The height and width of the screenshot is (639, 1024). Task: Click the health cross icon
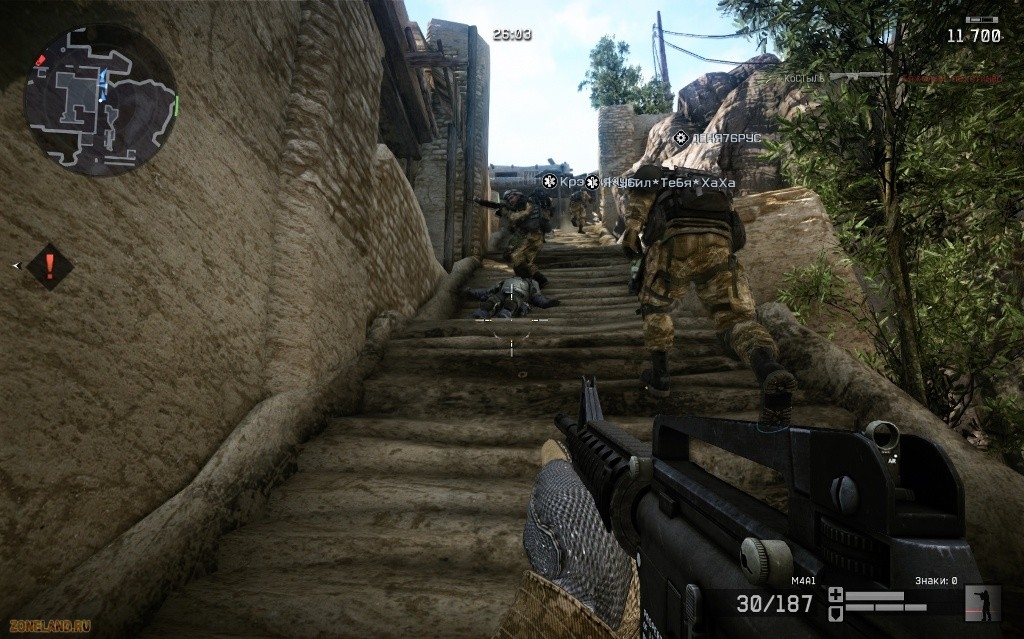point(836,594)
